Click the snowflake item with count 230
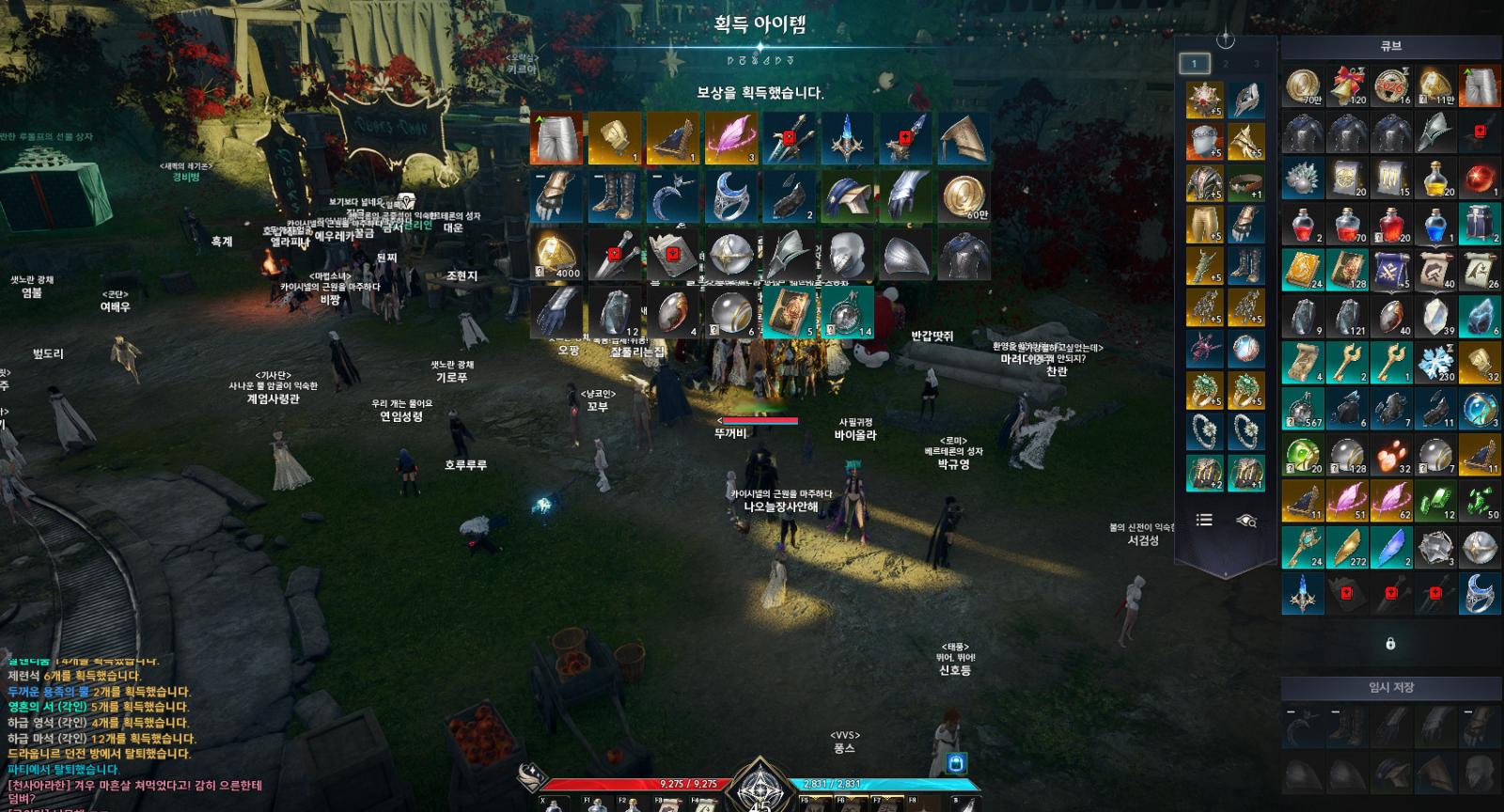The height and width of the screenshot is (812, 1504). pos(1434,364)
